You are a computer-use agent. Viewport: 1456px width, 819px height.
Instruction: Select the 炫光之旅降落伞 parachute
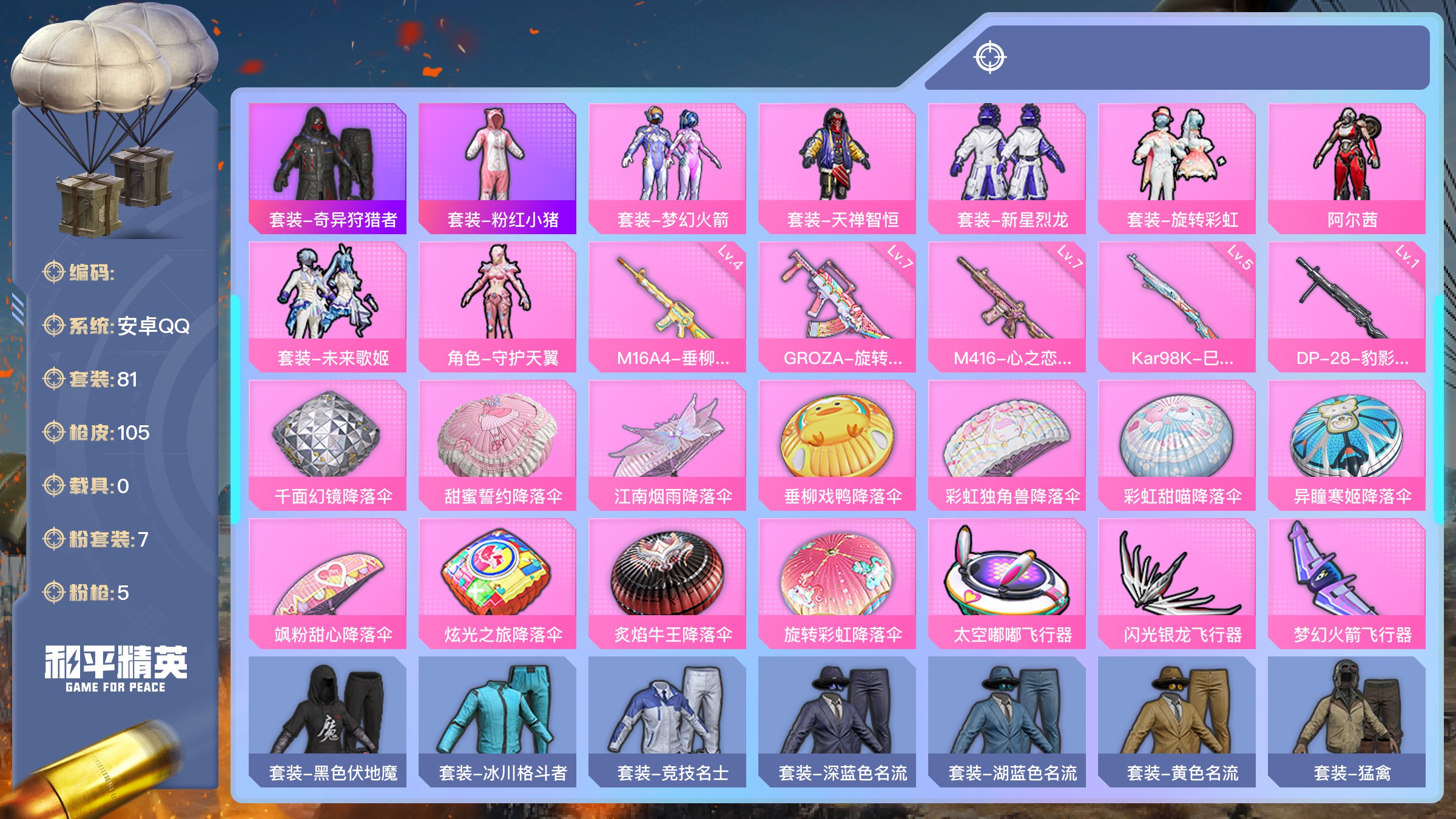click(497, 583)
